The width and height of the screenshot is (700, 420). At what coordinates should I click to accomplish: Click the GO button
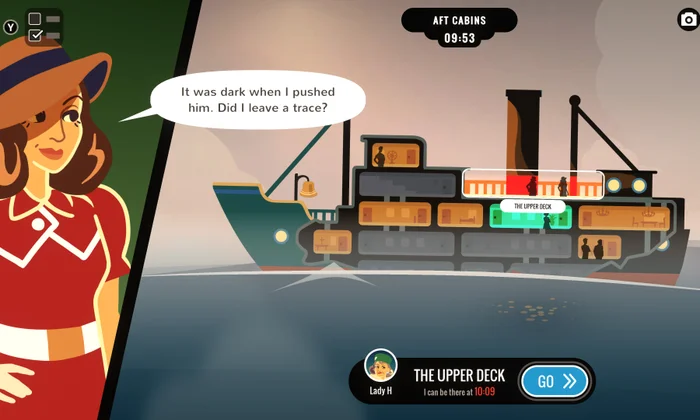coord(556,381)
